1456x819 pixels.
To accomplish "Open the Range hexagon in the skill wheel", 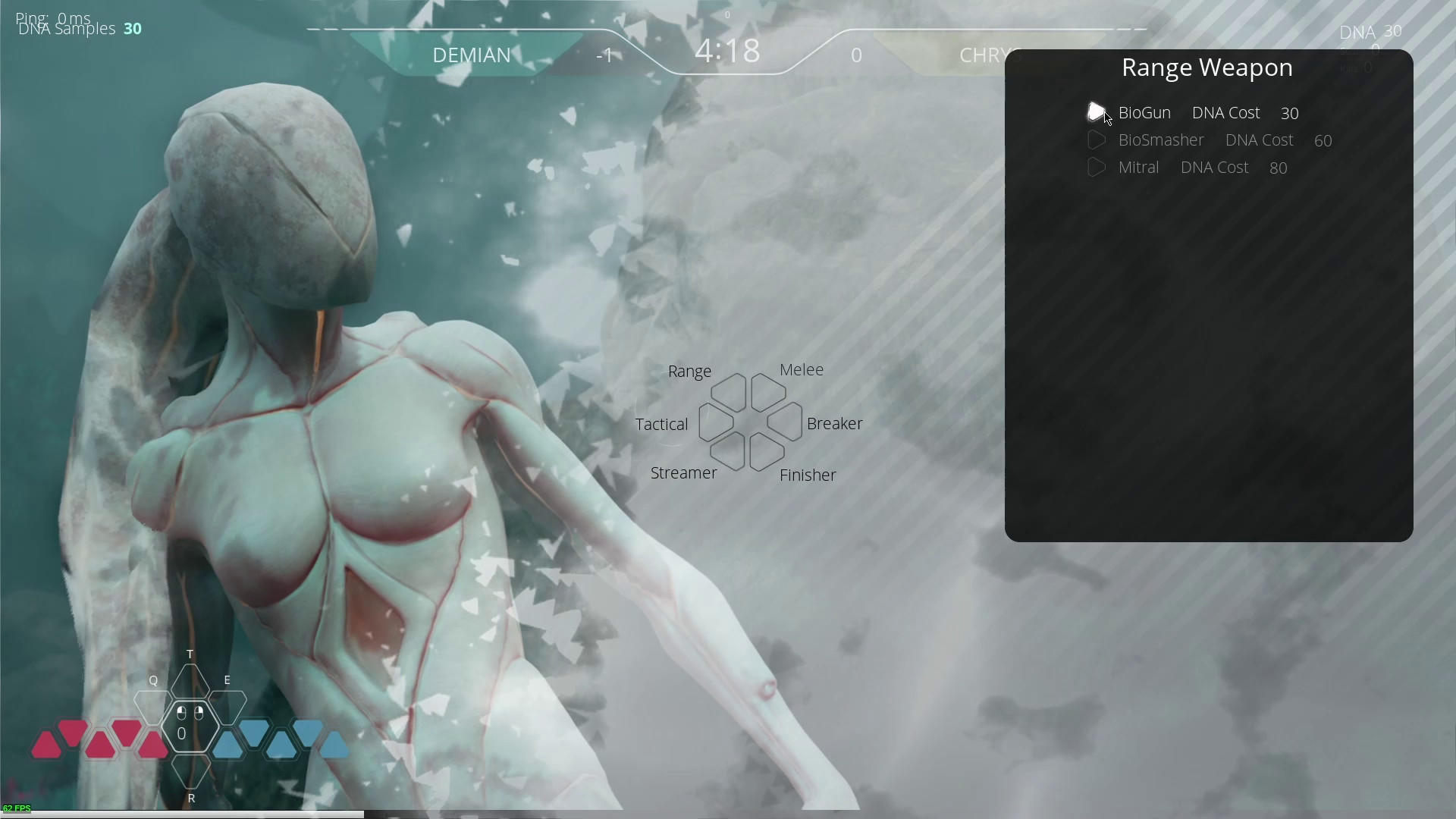I will (729, 391).
